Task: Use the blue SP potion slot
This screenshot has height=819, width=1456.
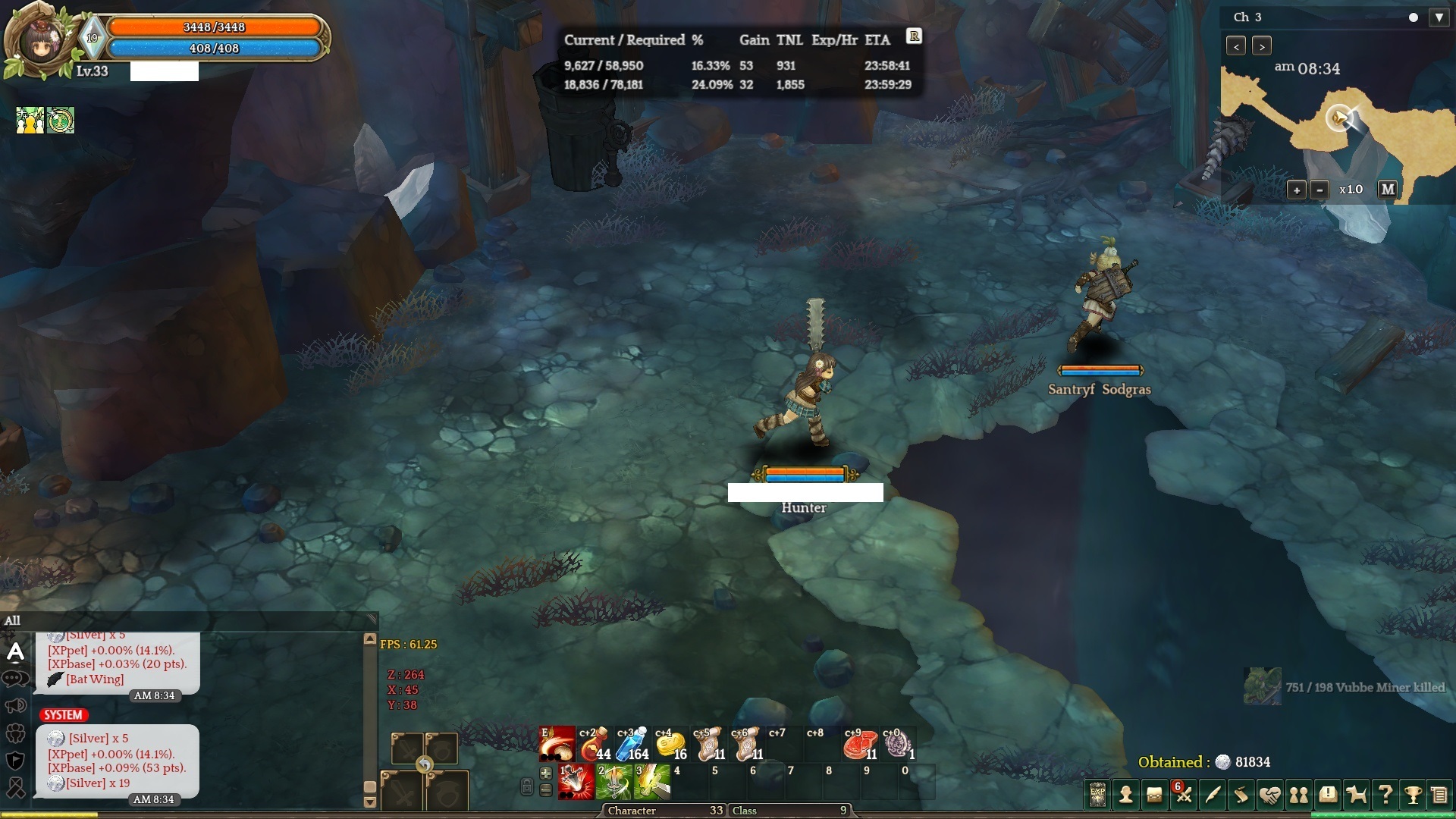Action: click(632, 744)
